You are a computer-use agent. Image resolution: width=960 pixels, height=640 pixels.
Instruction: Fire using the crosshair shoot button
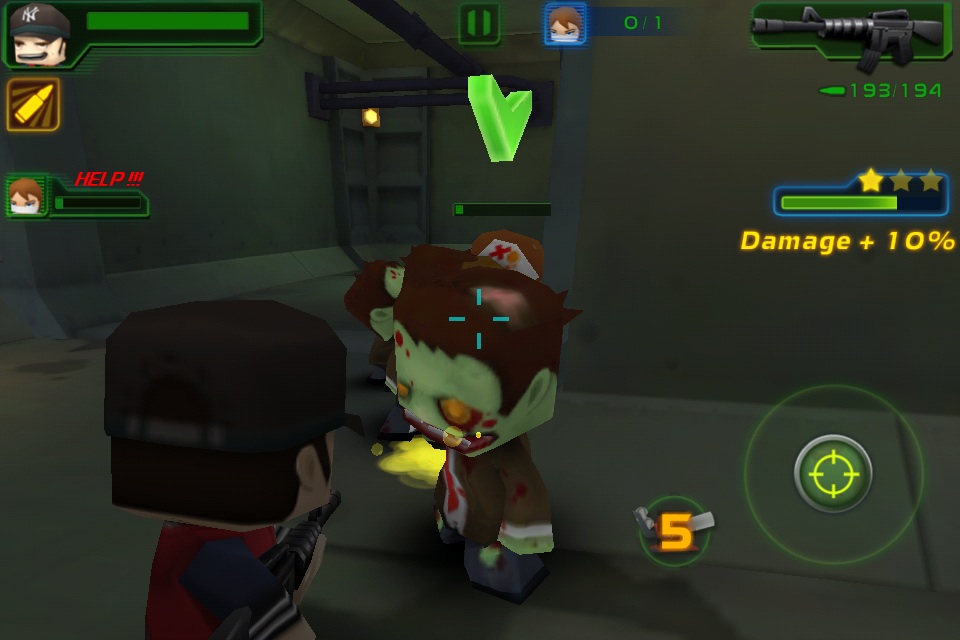coord(833,473)
